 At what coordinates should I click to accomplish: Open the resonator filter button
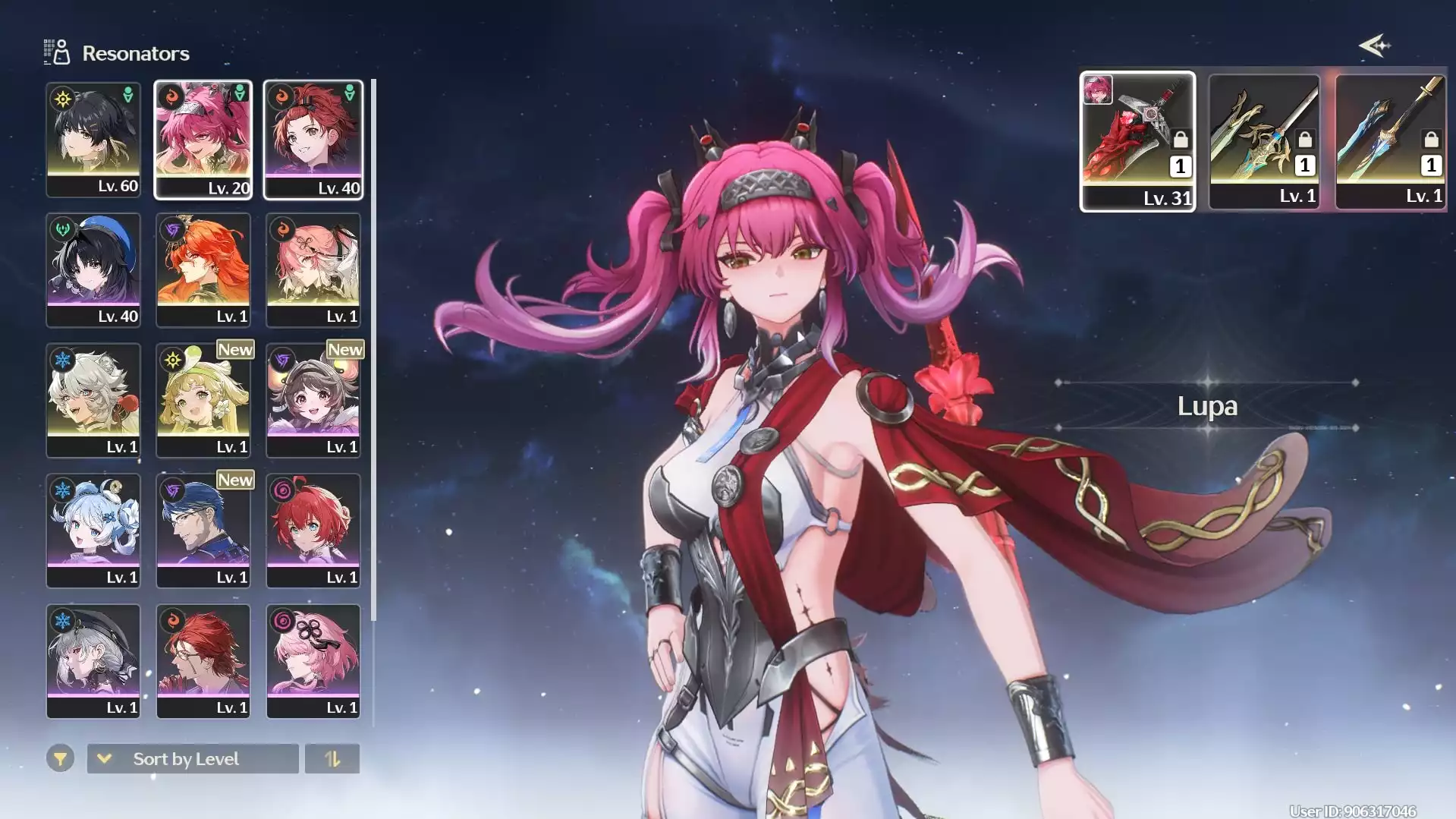(60, 758)
